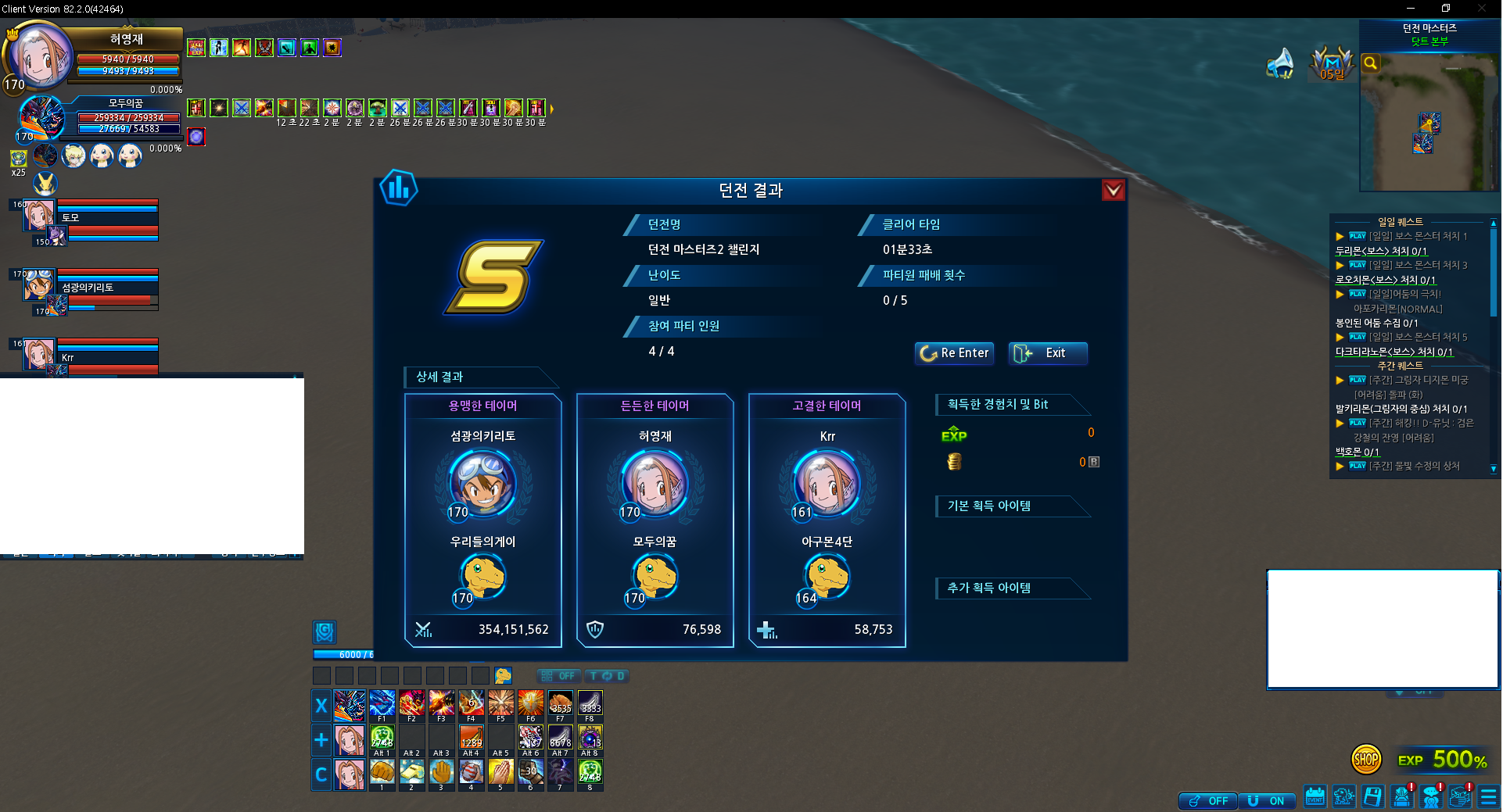This screenshot has height=812, width=1503.
Task: Click the minimap magnifier search button
Action: [x=1370, y=63]
